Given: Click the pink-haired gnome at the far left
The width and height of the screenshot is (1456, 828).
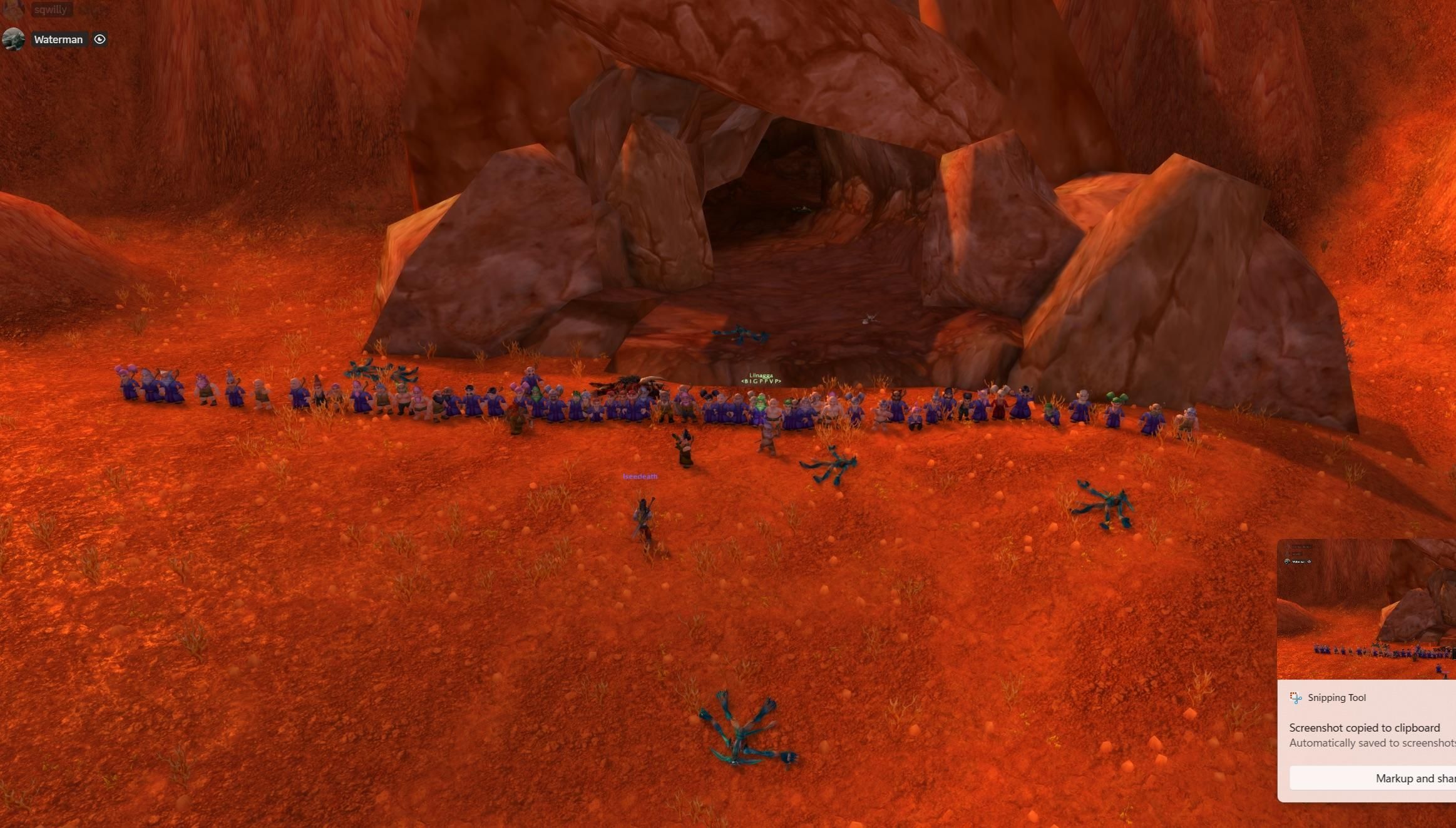Looking at the screenshot, I should tap(122, 381).
